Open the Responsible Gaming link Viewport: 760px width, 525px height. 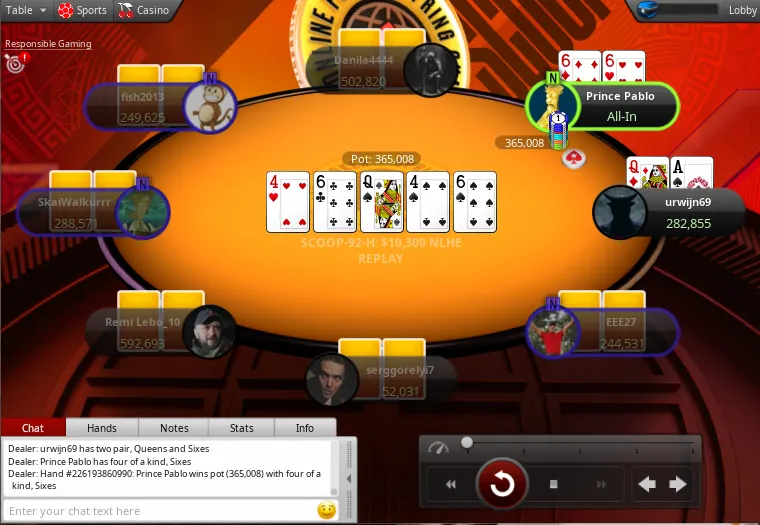48,44
